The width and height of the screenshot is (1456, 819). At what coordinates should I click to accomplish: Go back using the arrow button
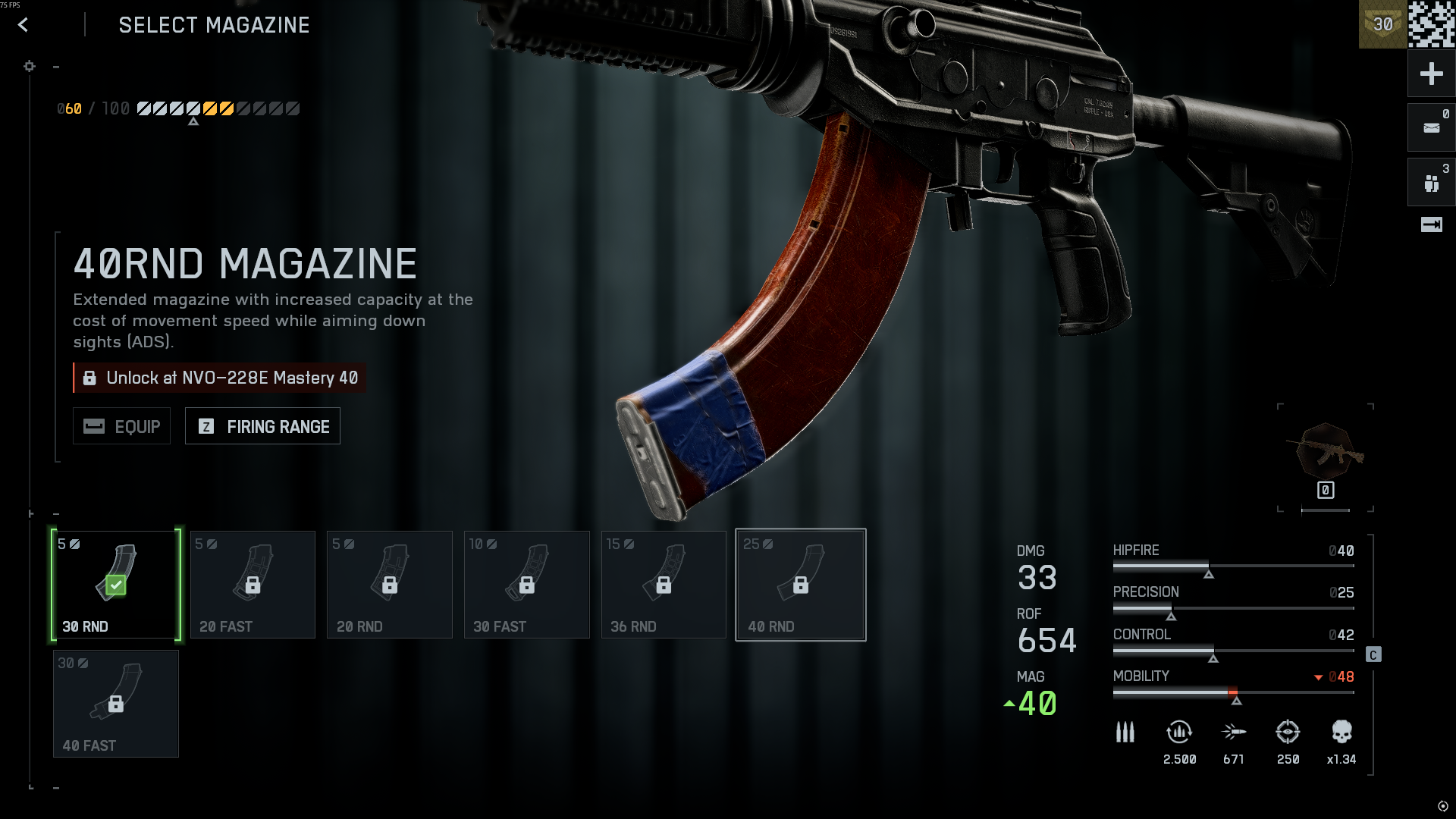(23, 25)
